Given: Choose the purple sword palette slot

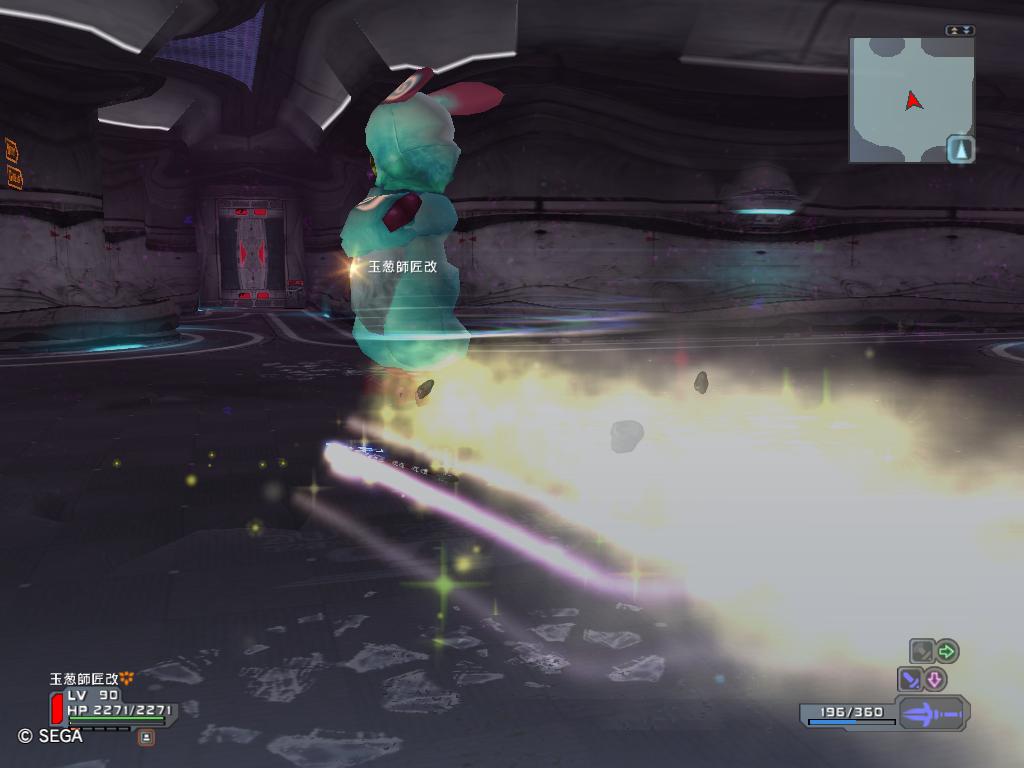Looking at the screenshot, I should click(x=911, y=680).
